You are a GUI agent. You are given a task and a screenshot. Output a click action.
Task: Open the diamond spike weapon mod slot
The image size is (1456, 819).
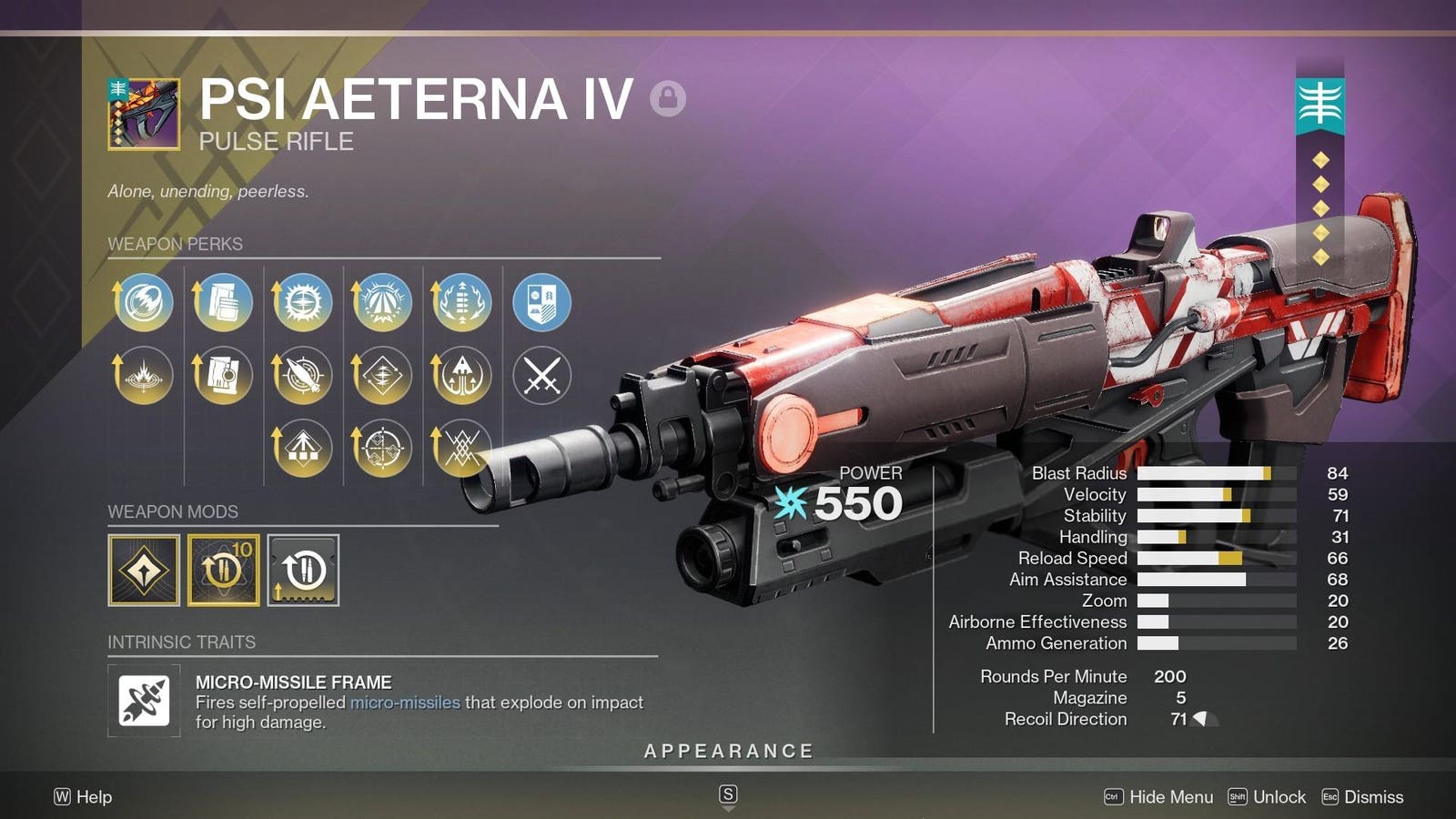[144, 571]
